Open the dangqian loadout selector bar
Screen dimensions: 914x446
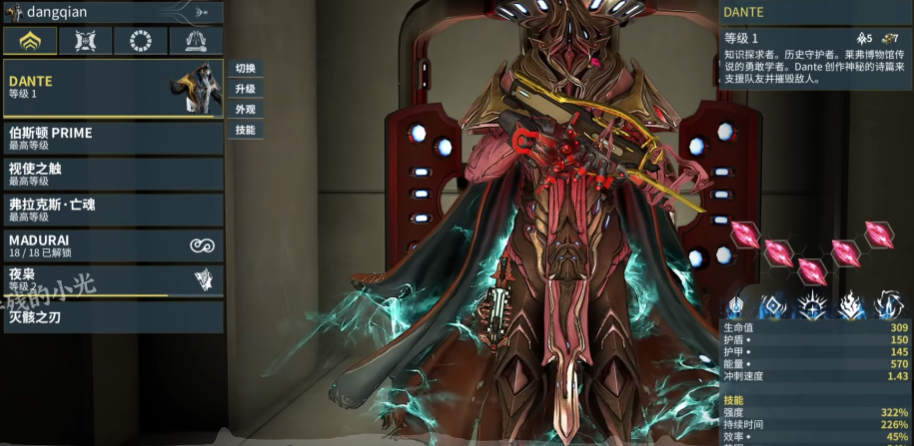click(x=112, y=12)
